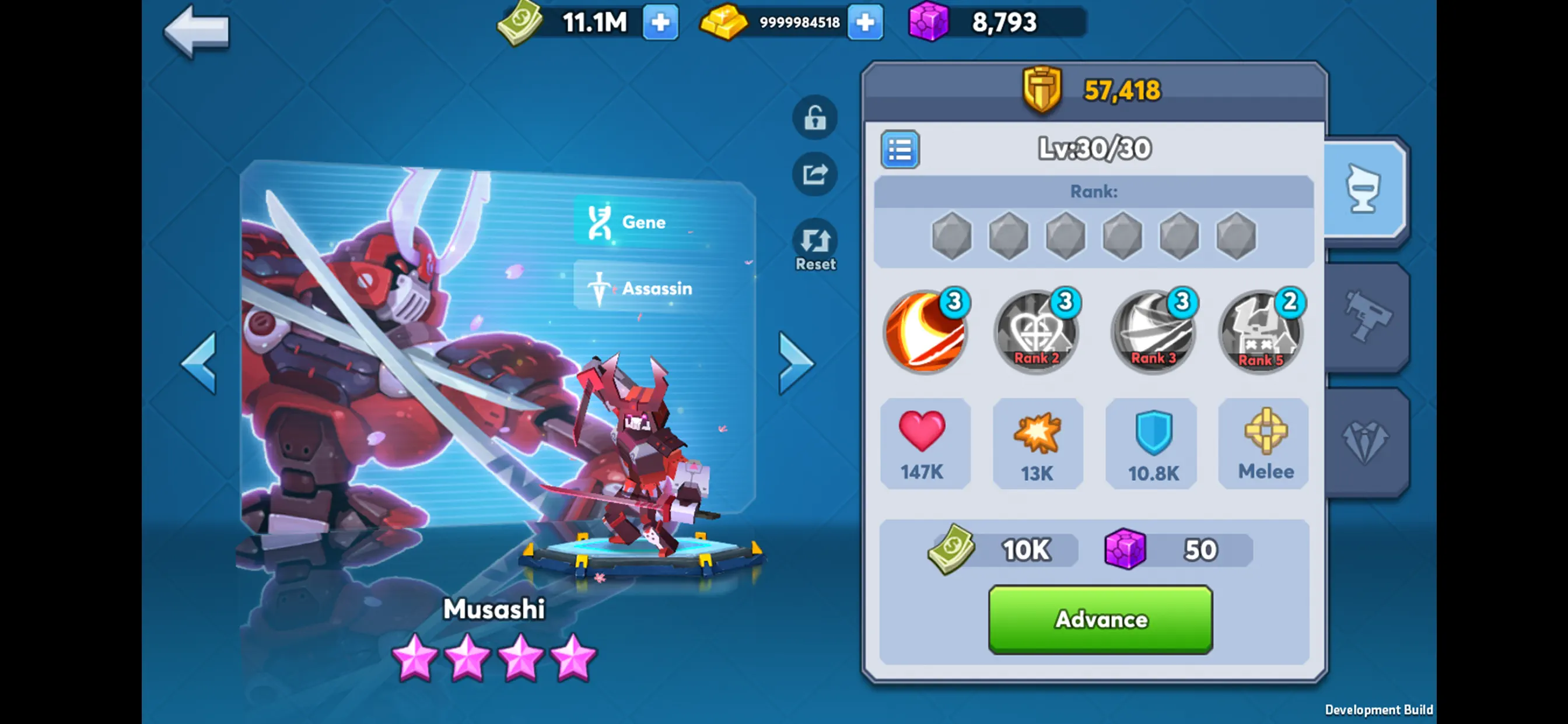
Task: Click the unlock padlock icon
Action: tap(814, 117)
